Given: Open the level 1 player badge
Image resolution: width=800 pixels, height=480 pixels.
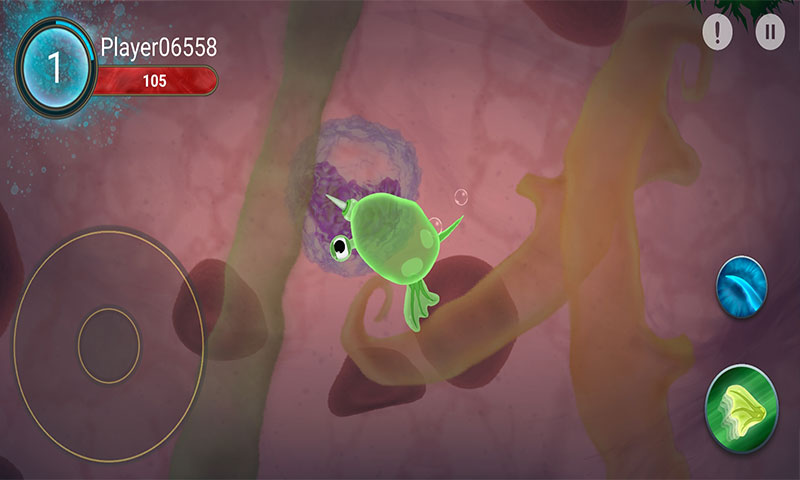Looking at the screenshot, I should click(x=56, y=66).
